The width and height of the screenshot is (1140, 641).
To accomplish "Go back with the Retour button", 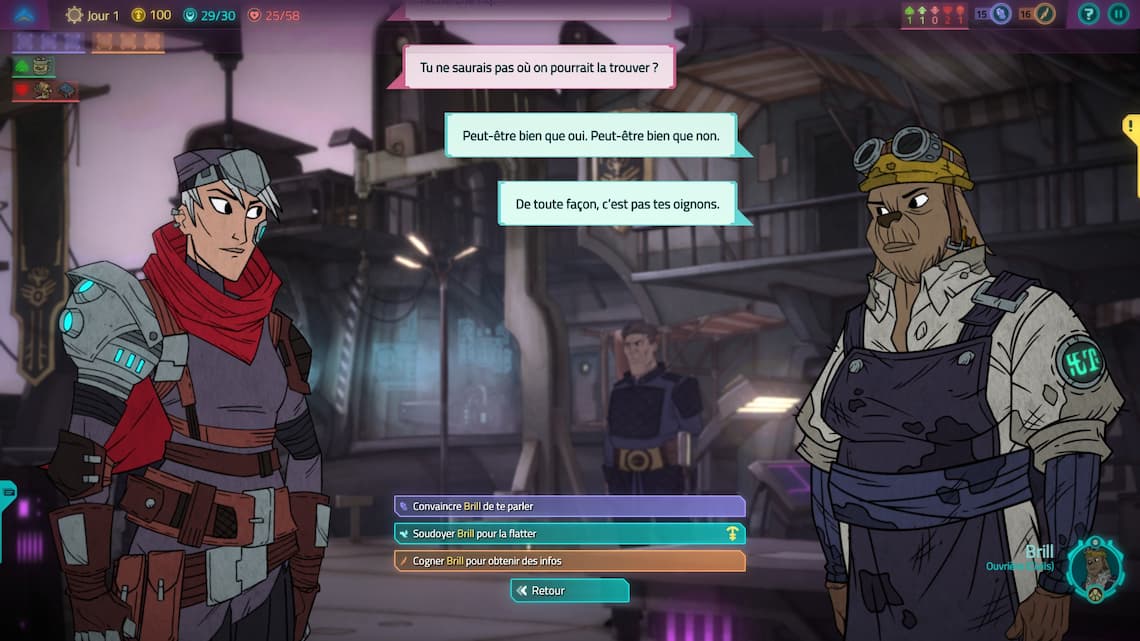I will [x=569, y=591].
